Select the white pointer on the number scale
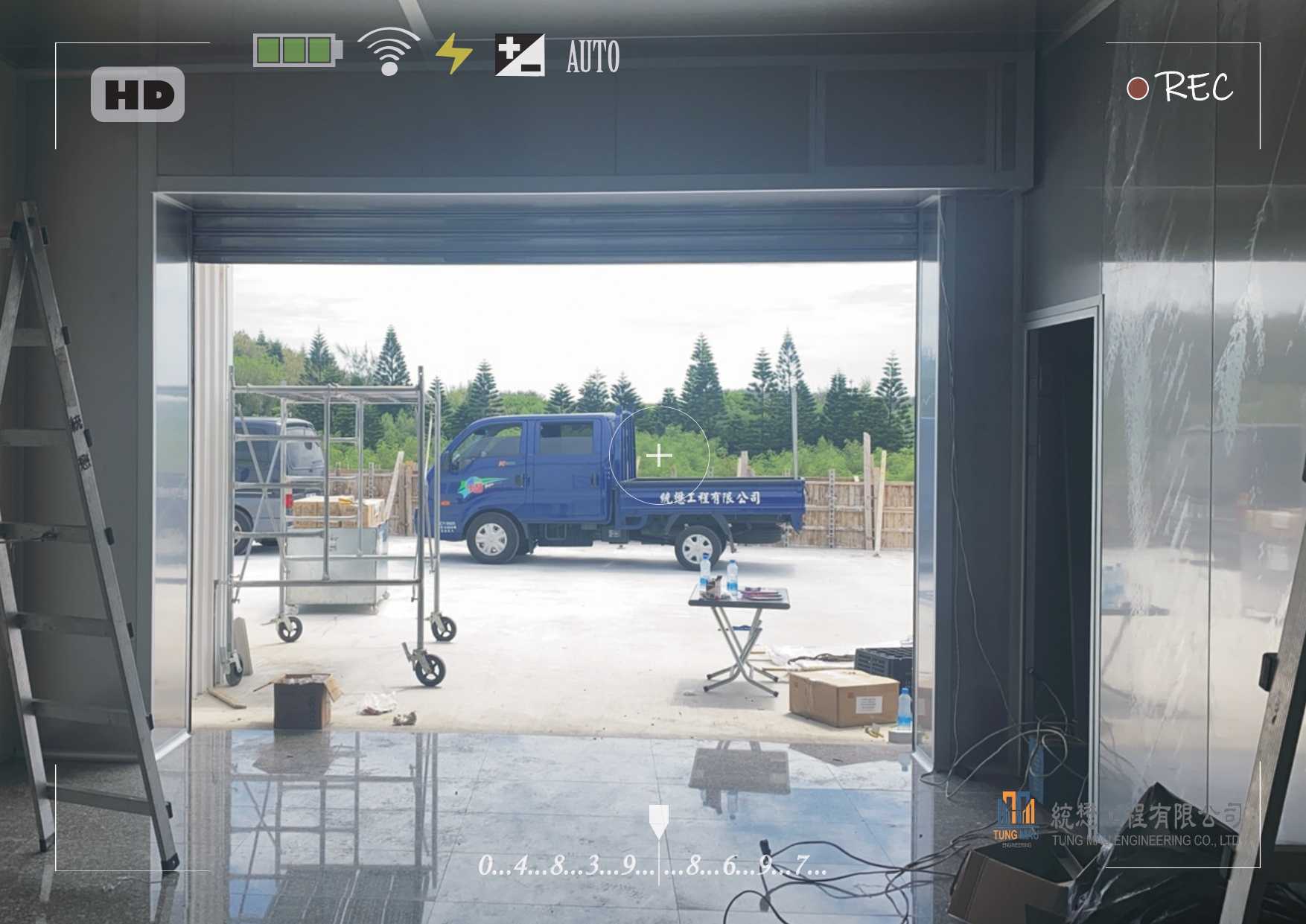Viewport: 1306px width, 924px height. 659,820
